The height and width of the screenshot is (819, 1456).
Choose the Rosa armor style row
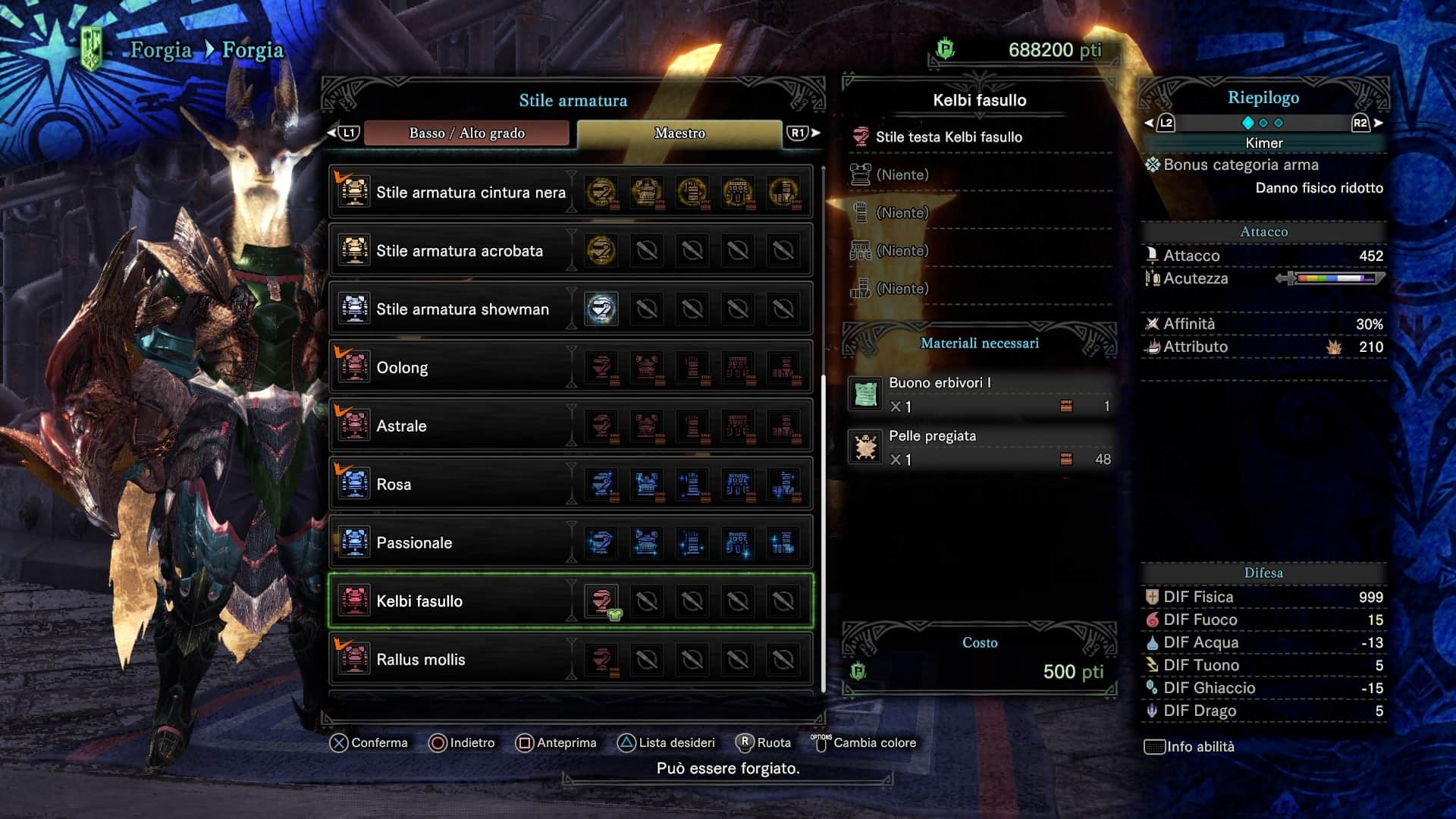click(394, 485)
